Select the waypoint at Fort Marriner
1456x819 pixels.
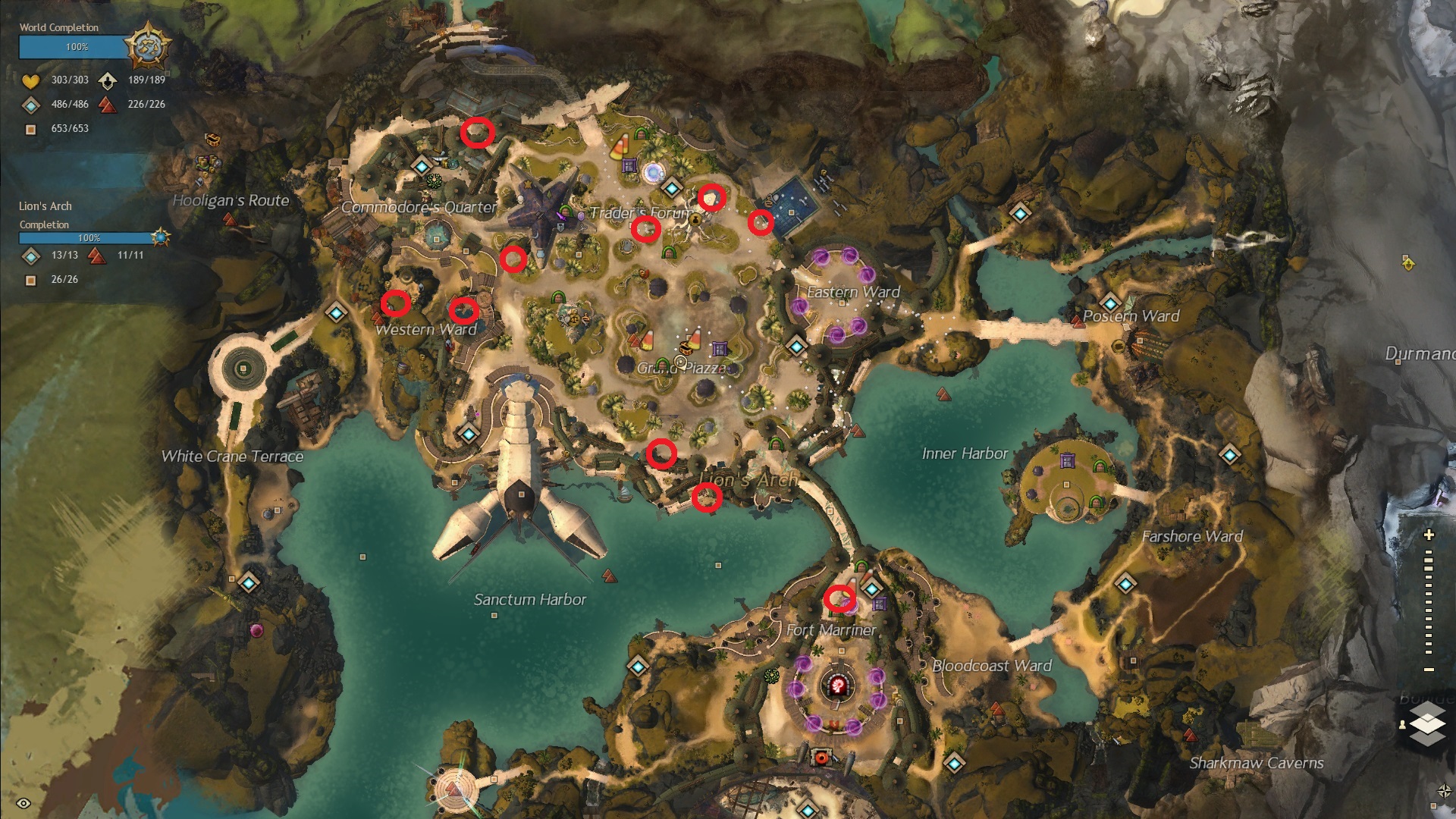point(872,588)
